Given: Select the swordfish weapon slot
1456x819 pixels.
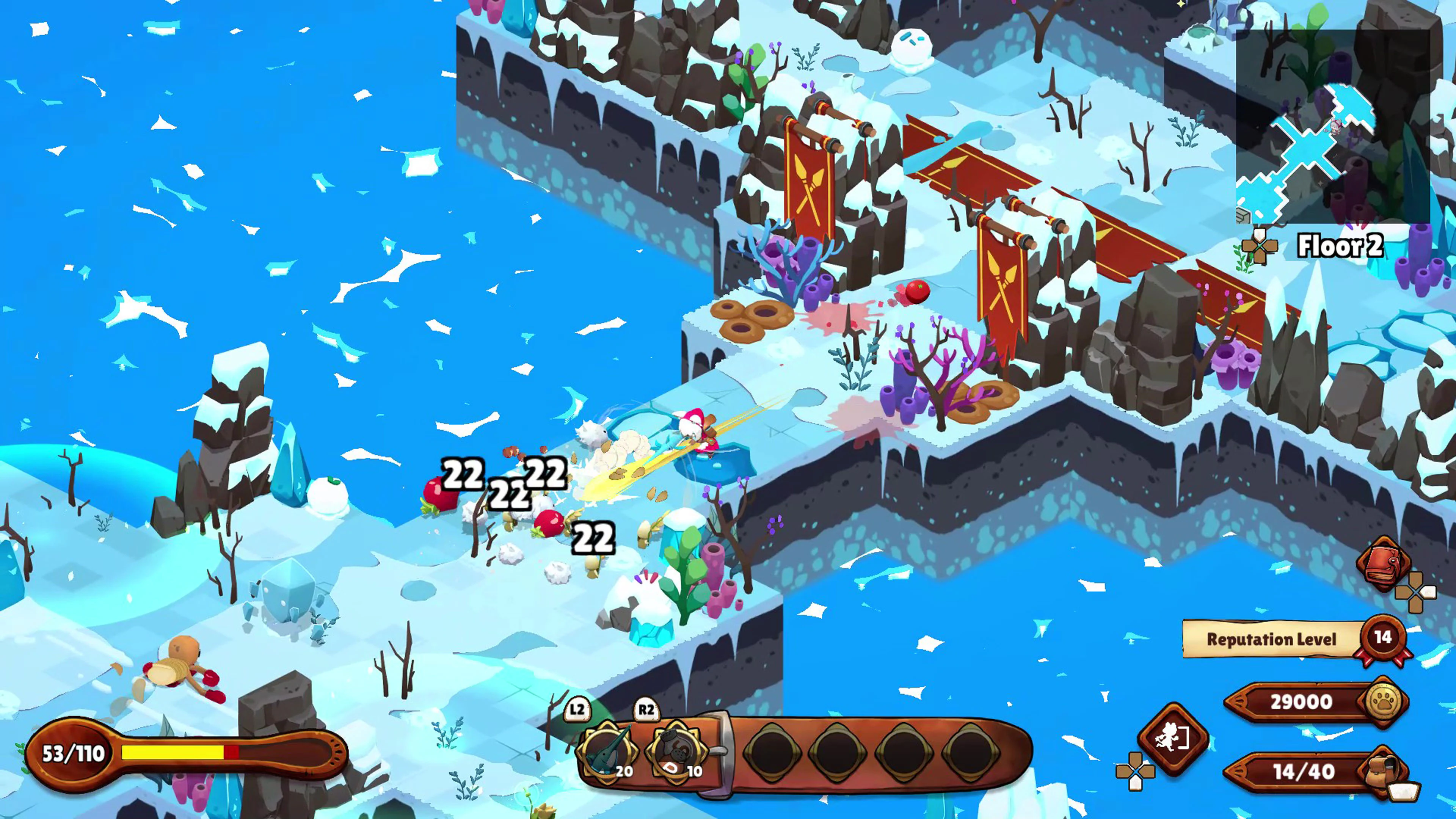Looking at the screenshot, I should [x=607, y=751].
